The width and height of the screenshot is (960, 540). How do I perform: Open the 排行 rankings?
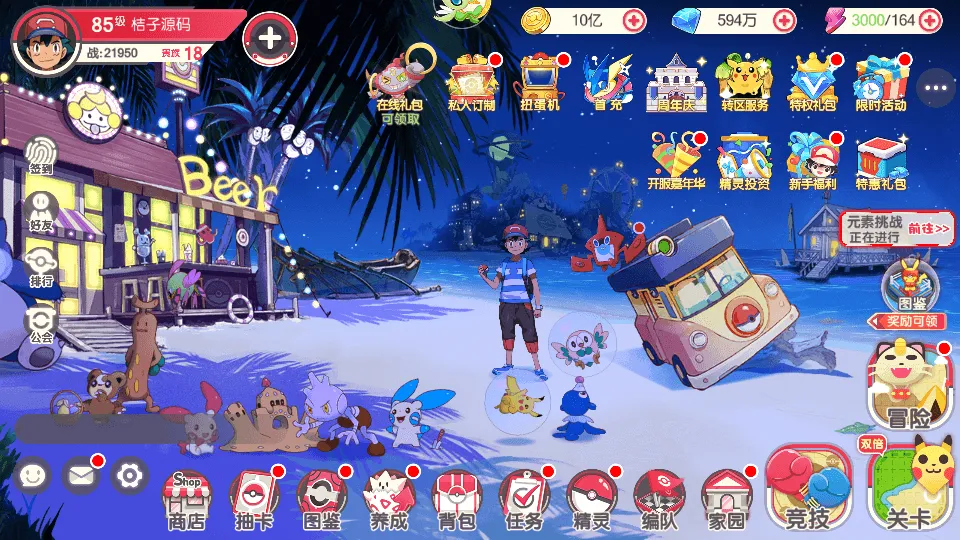tap(41, 267)
